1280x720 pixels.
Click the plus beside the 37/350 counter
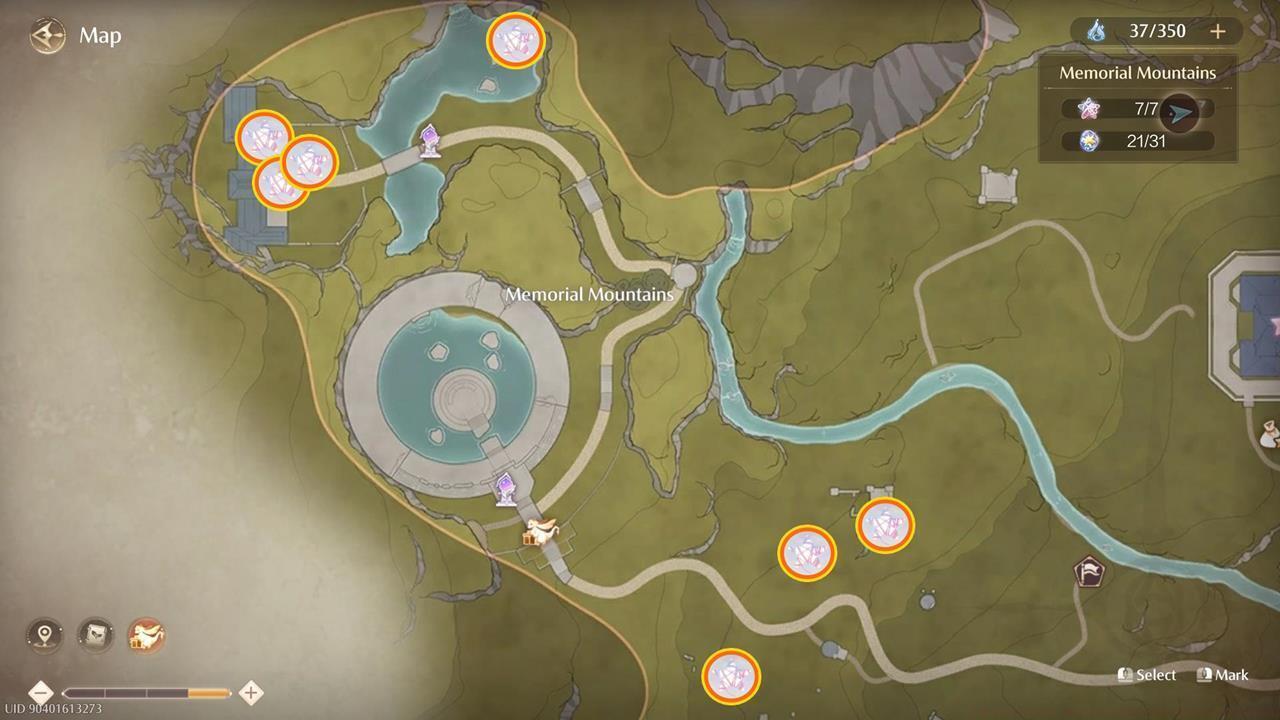click(1219, 31)
